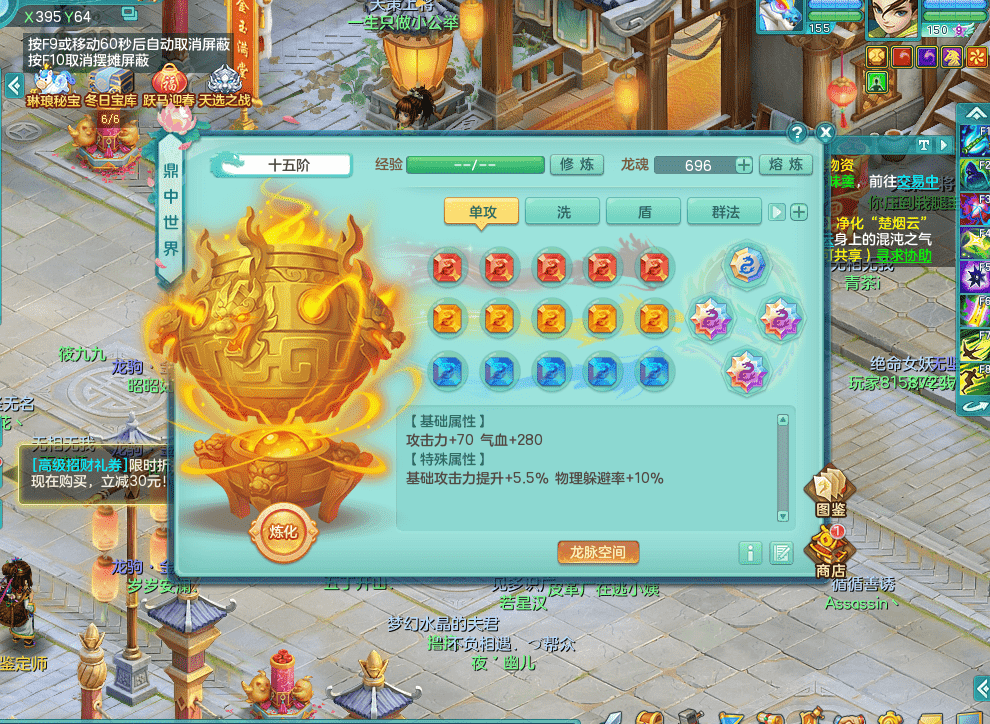Show the next tabs with the arrow button
The width and height of the screenshot is (990, 724).
click(x=776, y=211)
